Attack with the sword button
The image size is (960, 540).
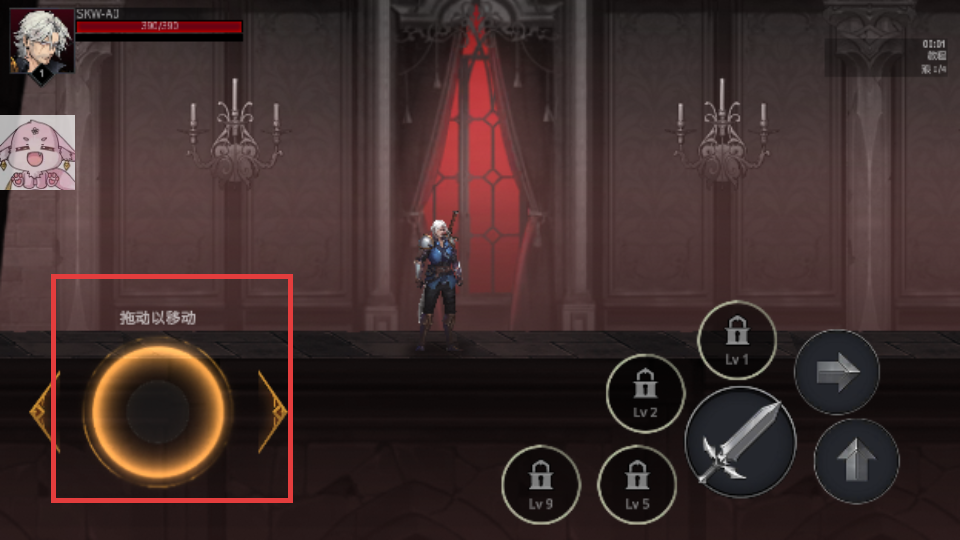[x=740, y=441]
